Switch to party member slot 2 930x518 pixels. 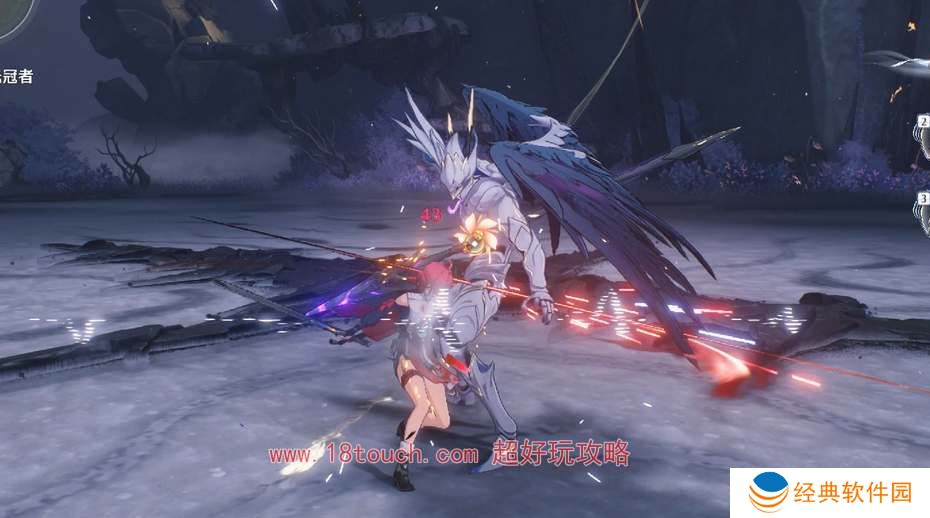tap(923, 137)
